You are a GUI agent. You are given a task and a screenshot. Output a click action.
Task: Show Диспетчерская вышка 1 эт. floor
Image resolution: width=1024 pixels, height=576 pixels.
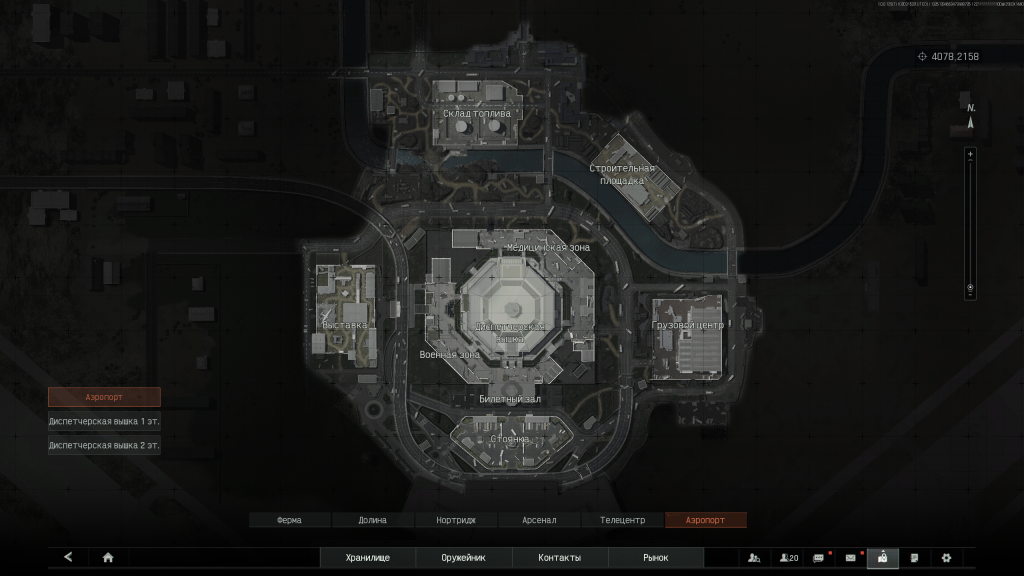point(104,421)
